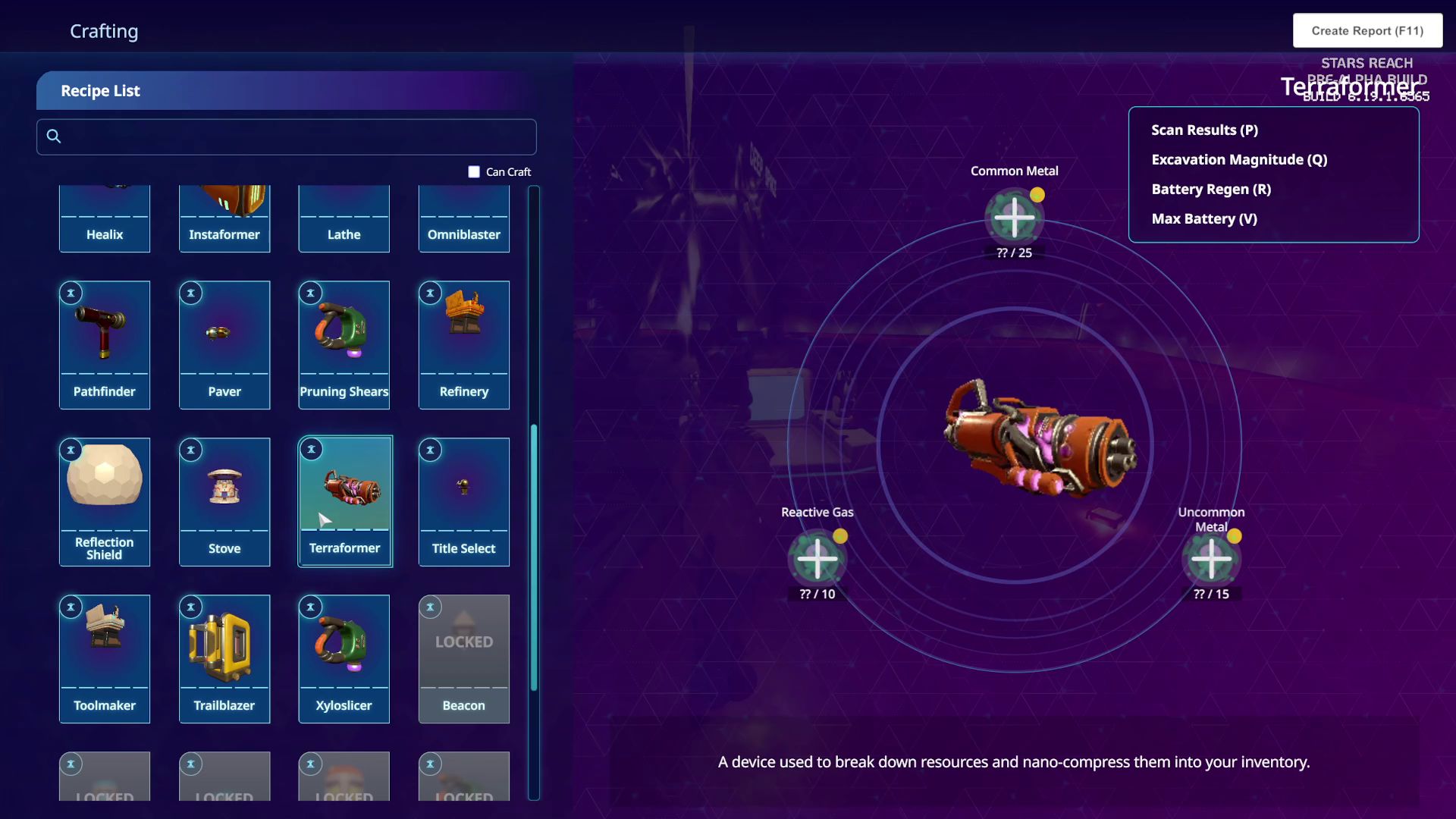Pick the Reflection Shield recipe
This screenshot has width=1456, height=819.
click(105, 501)
